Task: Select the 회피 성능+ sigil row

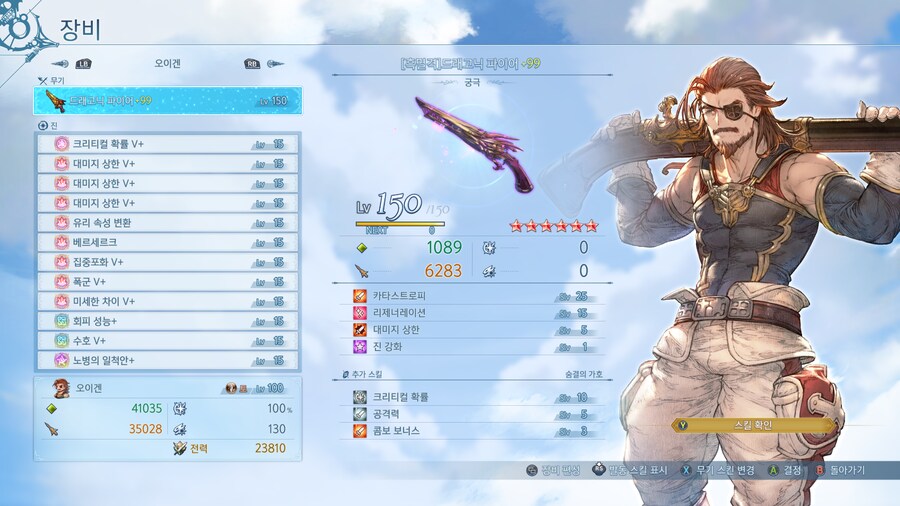Action: [167, 321]
